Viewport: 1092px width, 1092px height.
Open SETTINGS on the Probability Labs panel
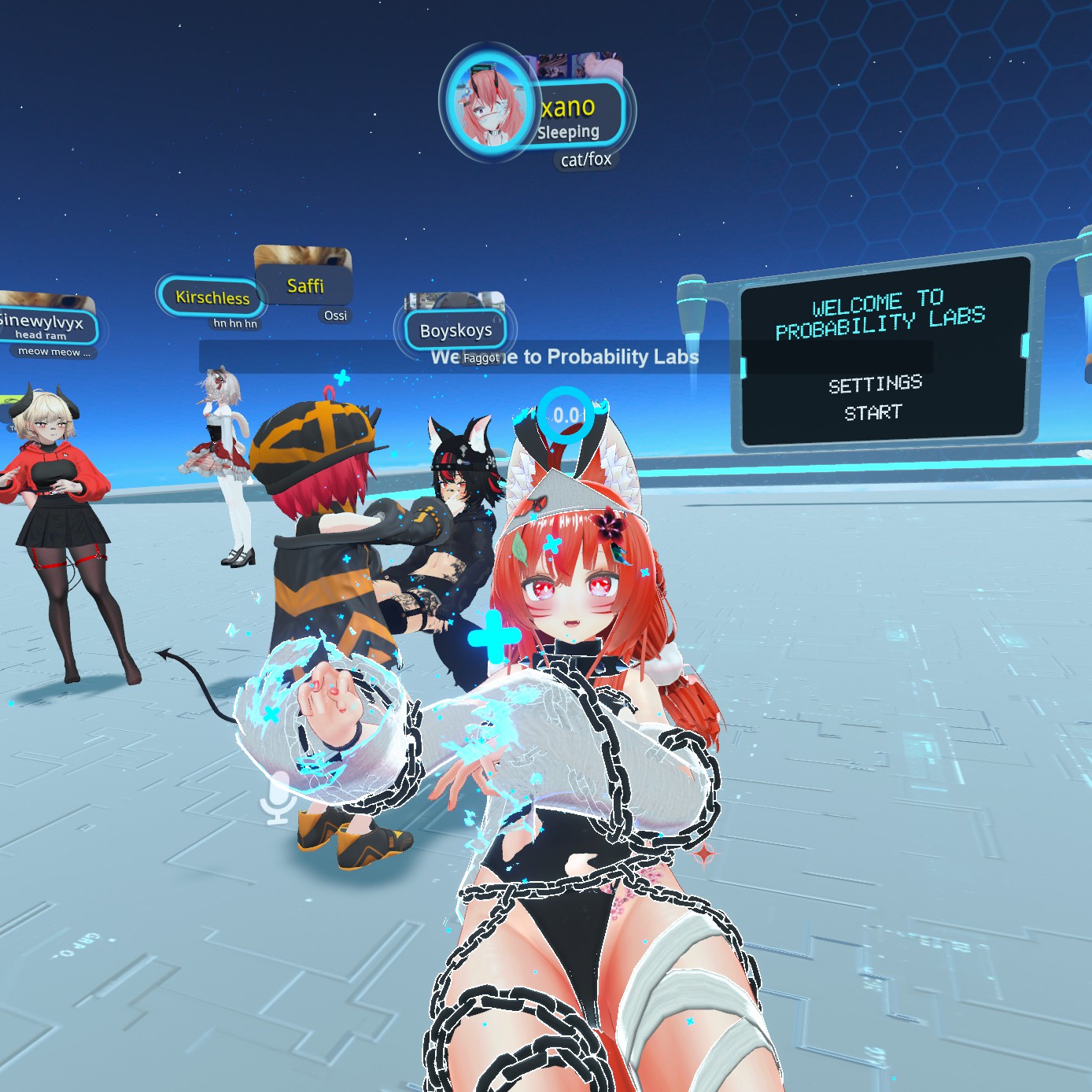coord(875,384)
